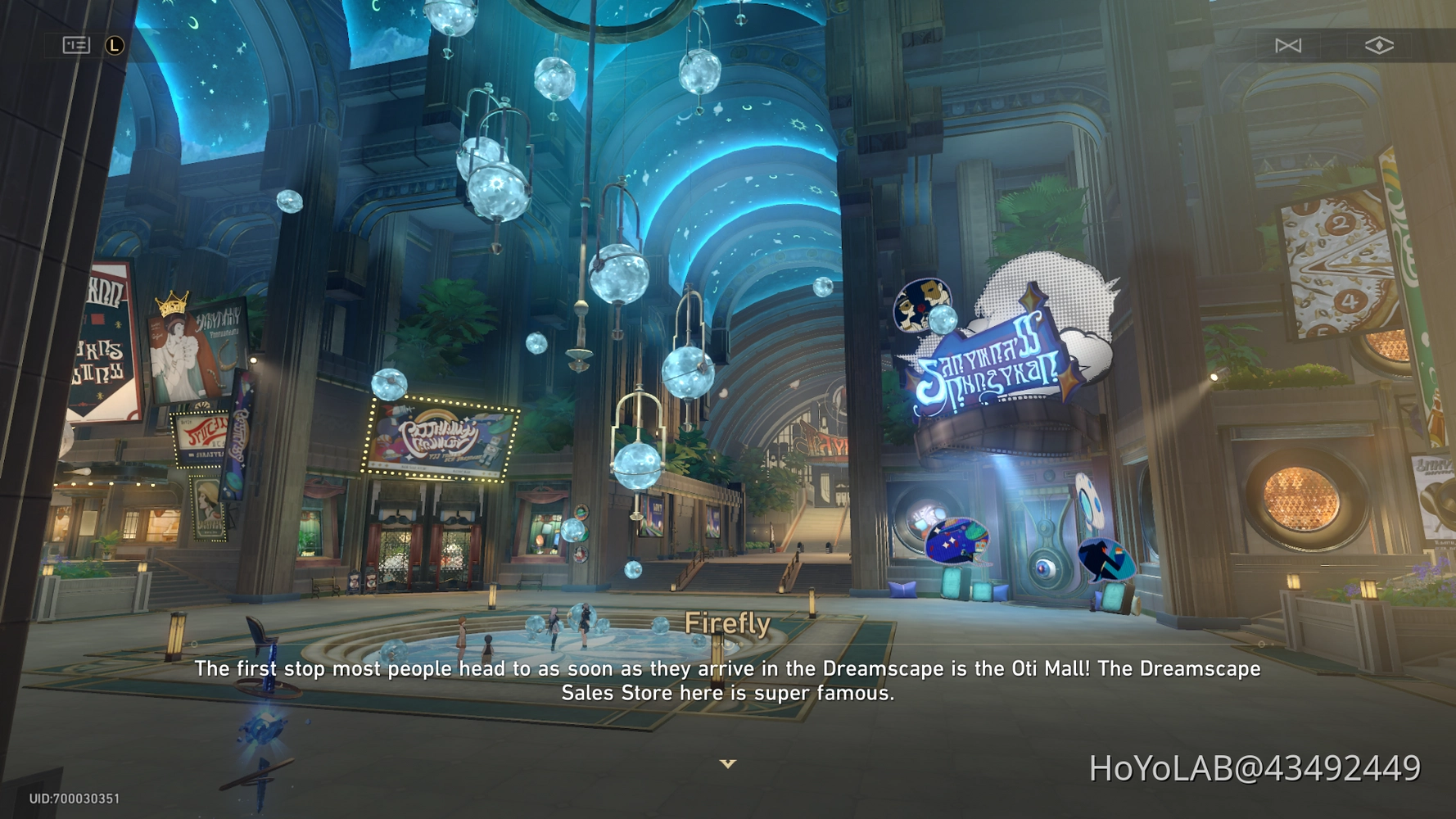Enable auto-play with the circled L icon
Viewport: 1456px width, 819px height.
[113, 45]
